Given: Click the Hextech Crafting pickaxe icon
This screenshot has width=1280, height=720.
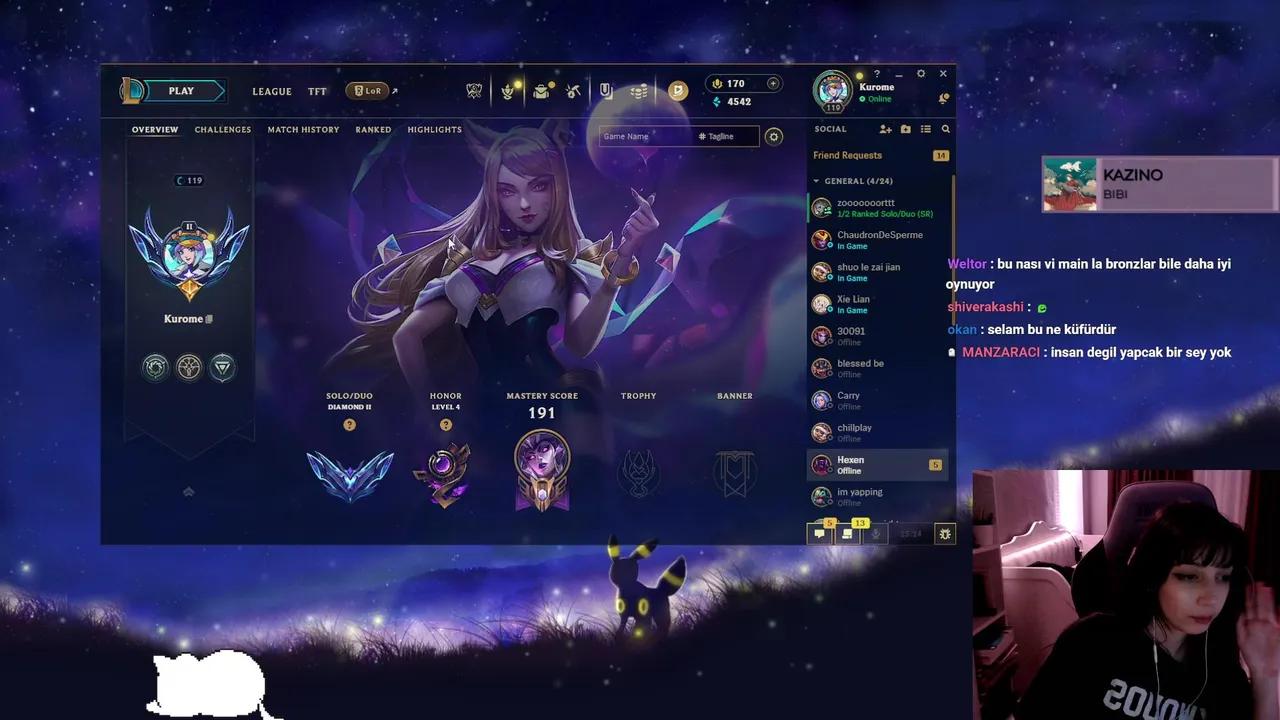Looking at the screenshot, I should (571, 91).
